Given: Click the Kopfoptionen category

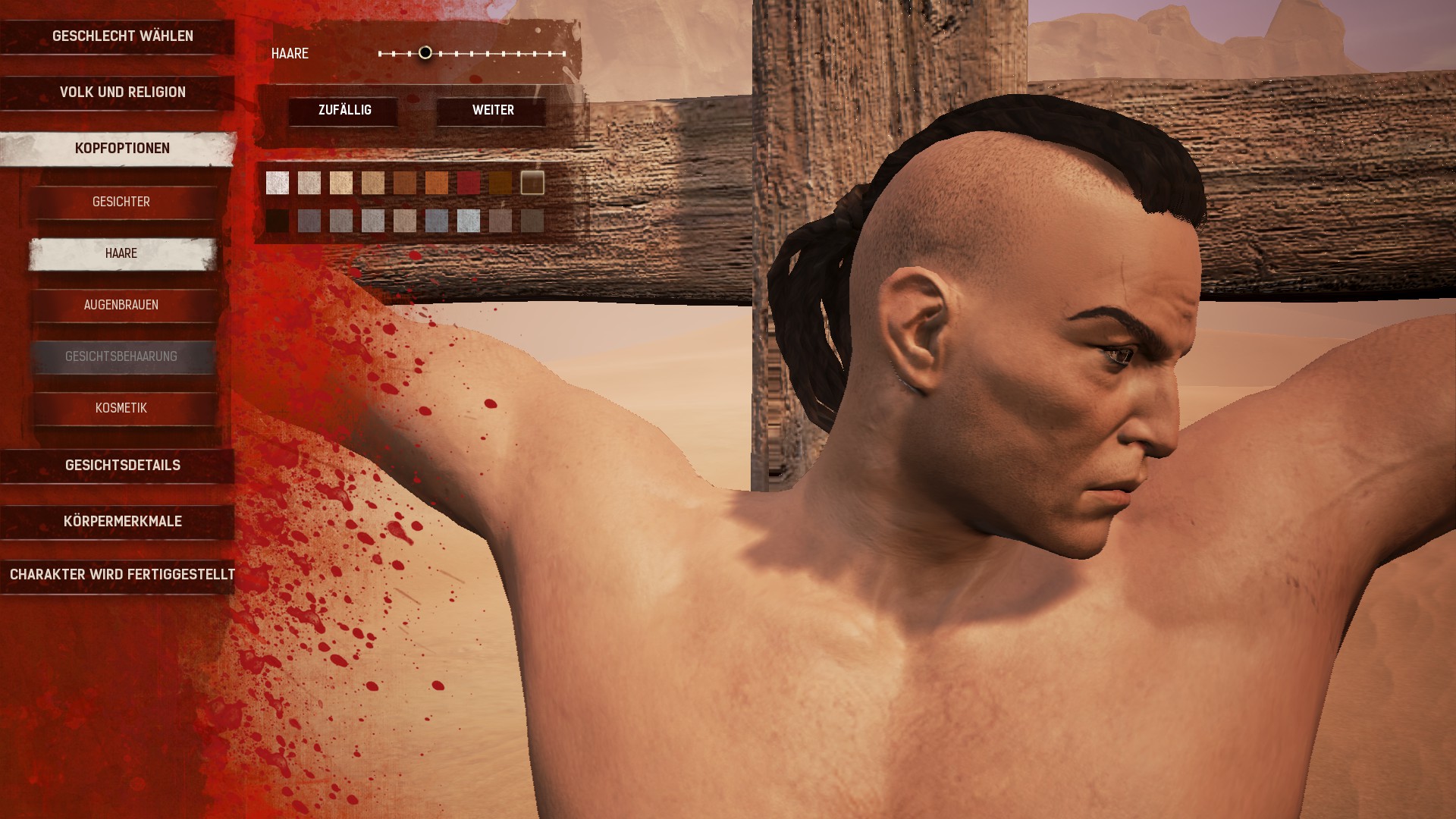Looking at the screenshot, I should [122, 149].
